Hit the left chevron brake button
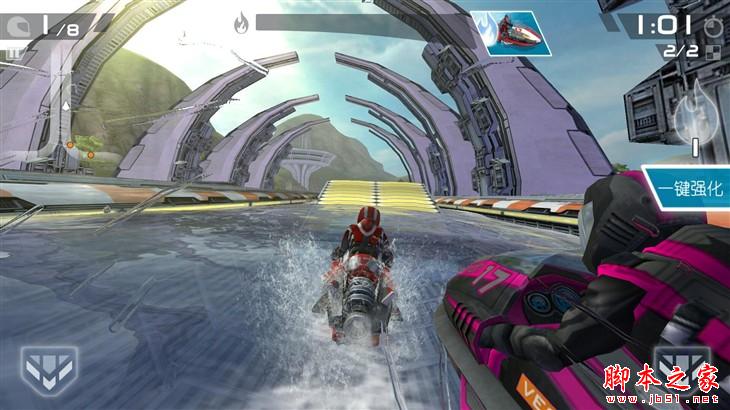730x410 pixels. coord(46,367)
